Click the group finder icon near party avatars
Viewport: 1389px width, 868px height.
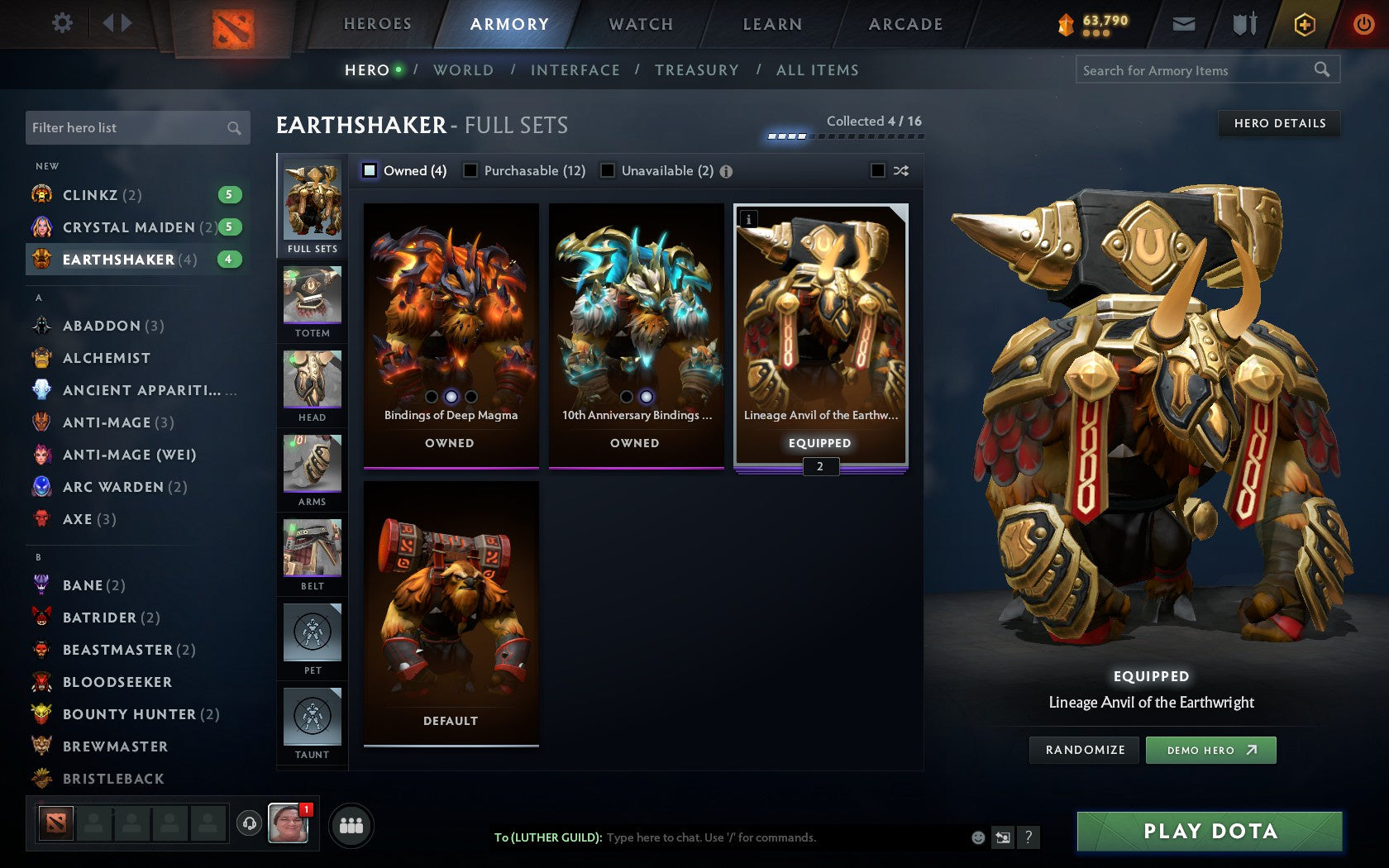pyautogui.click(x=351, y=825)
